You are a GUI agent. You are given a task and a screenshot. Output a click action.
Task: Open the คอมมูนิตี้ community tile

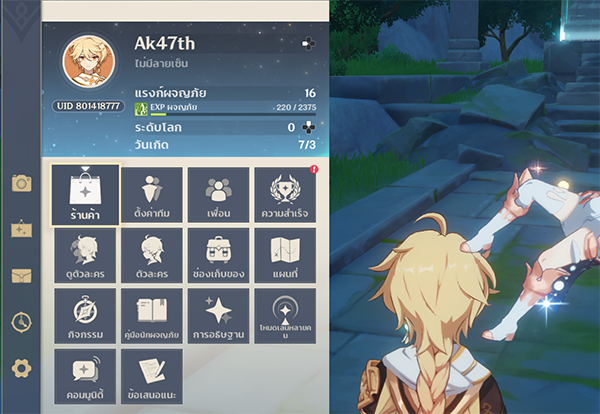85,375
